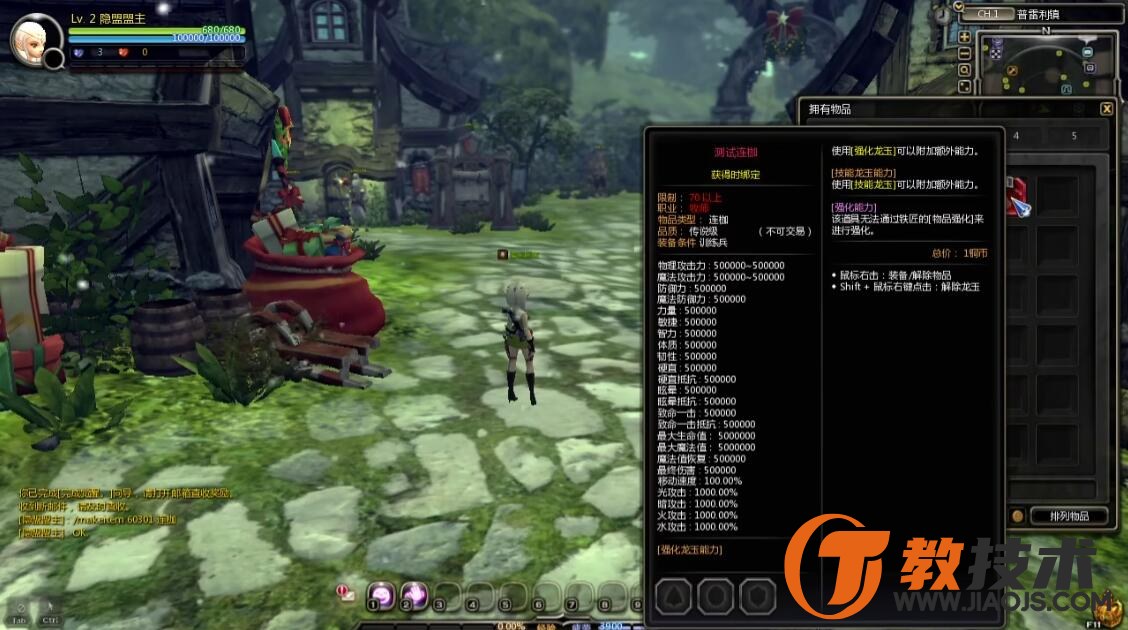The height and width of the screenshot is (630, 1128).
Task: Click the minimap display
Action: coord(1045,66)
